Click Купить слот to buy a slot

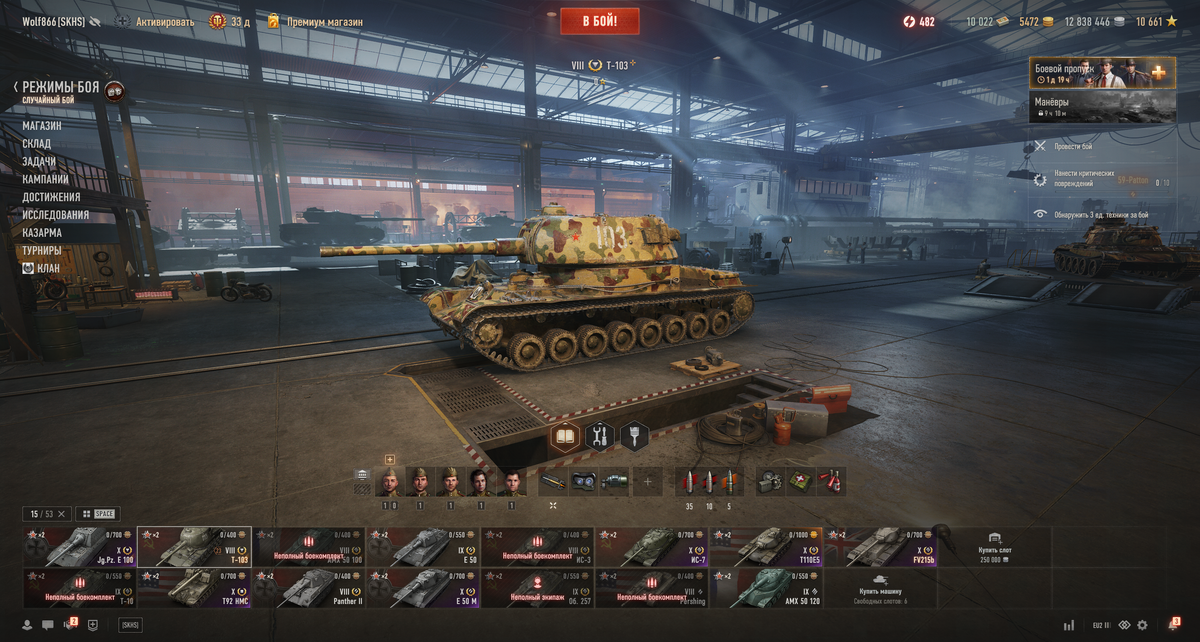pyautogui.click(x=994, y=547)
